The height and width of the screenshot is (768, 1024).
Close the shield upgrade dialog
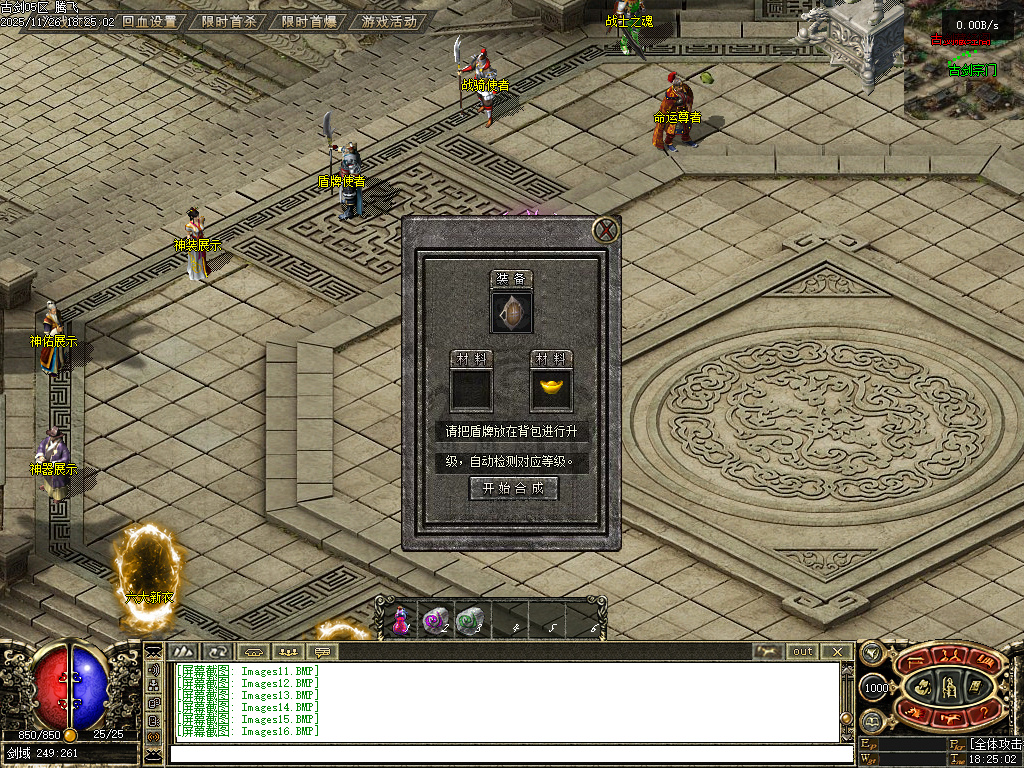tap(605, 231)
